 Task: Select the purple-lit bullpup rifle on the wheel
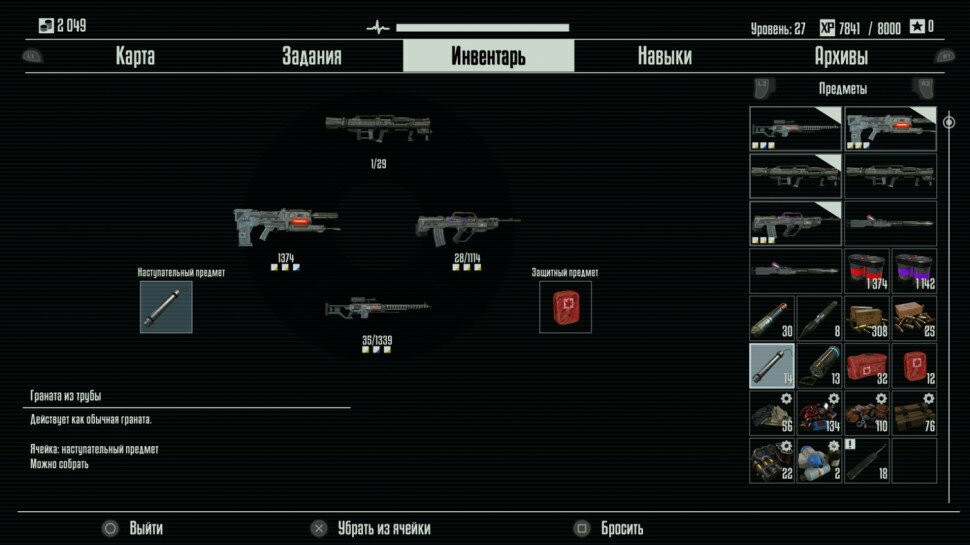coord(466,227)
